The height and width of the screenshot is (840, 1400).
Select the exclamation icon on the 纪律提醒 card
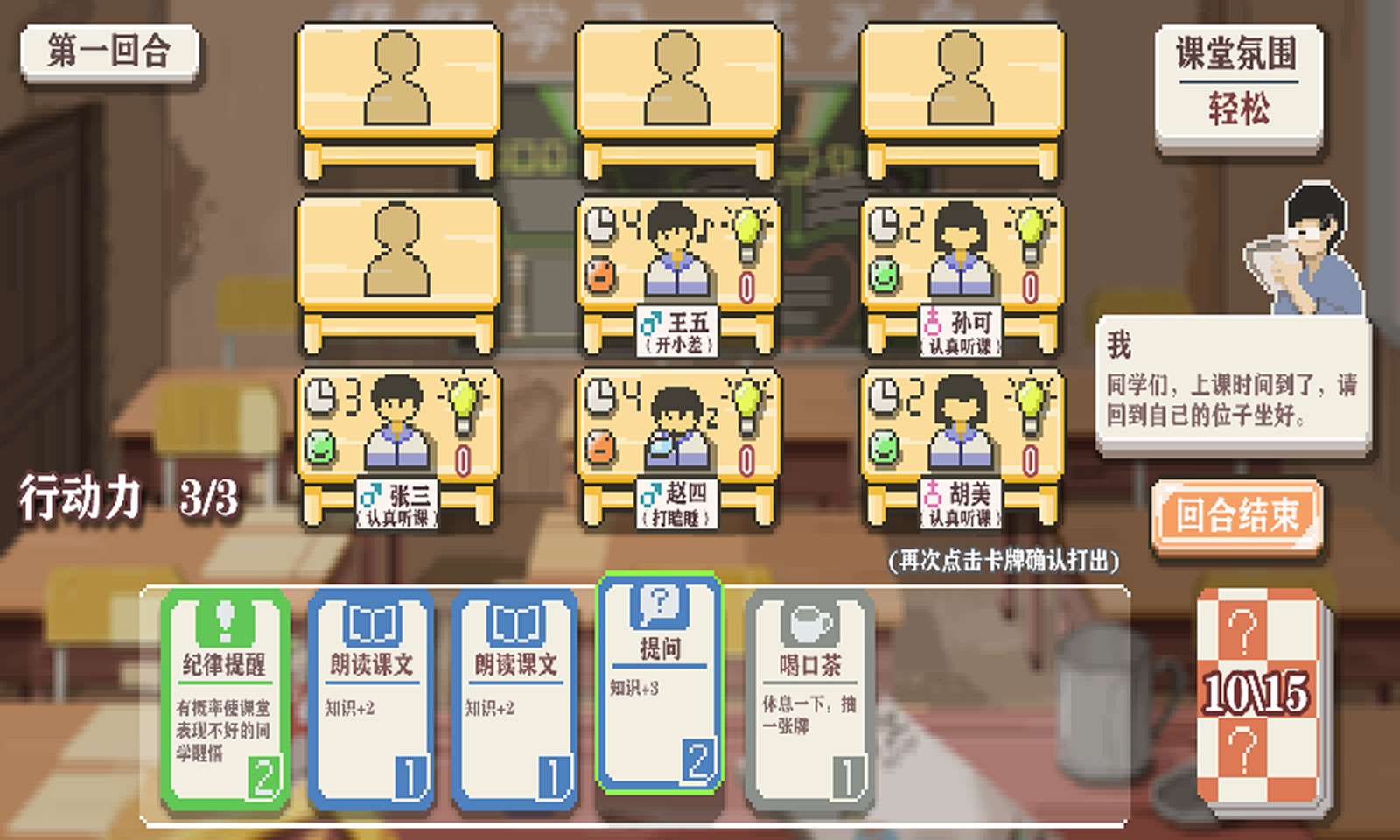coord(226,621)
